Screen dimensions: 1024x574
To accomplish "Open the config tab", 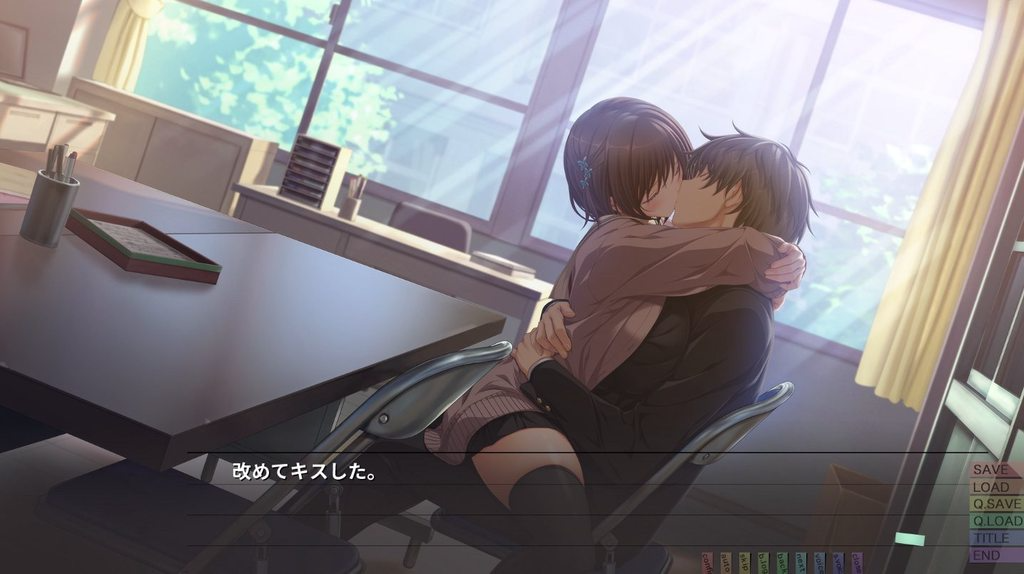I will pyautogui.click(x=708, y=562).
